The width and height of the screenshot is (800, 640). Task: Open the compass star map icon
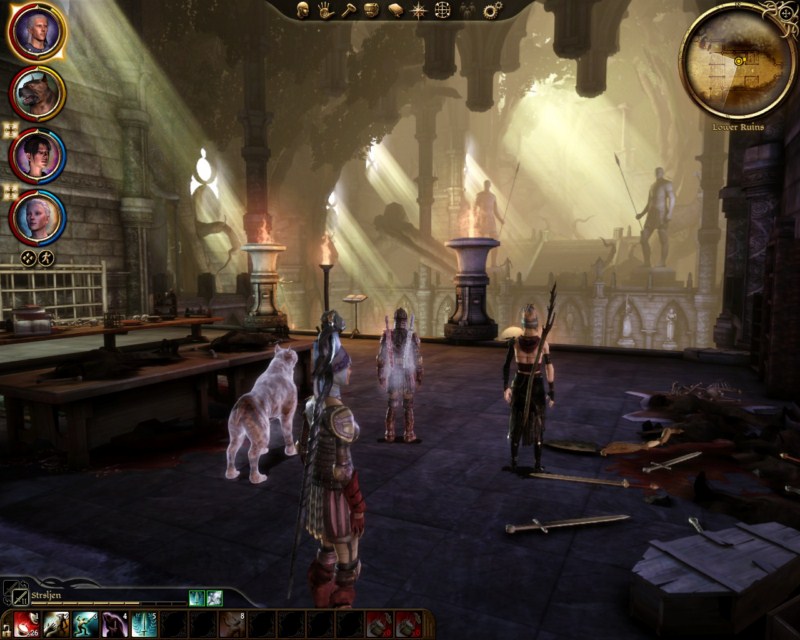418,10
